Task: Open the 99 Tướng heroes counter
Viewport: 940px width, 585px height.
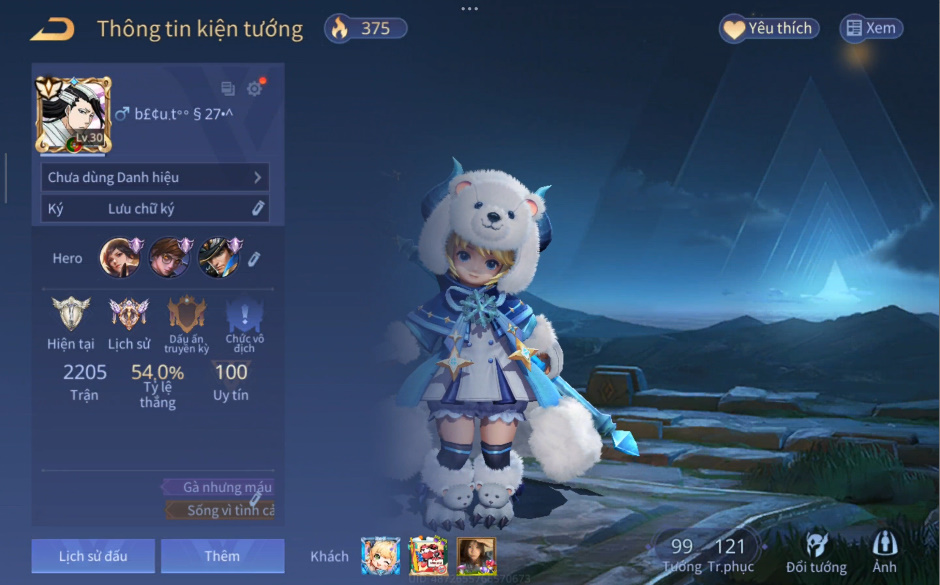Action: [682, 552]
